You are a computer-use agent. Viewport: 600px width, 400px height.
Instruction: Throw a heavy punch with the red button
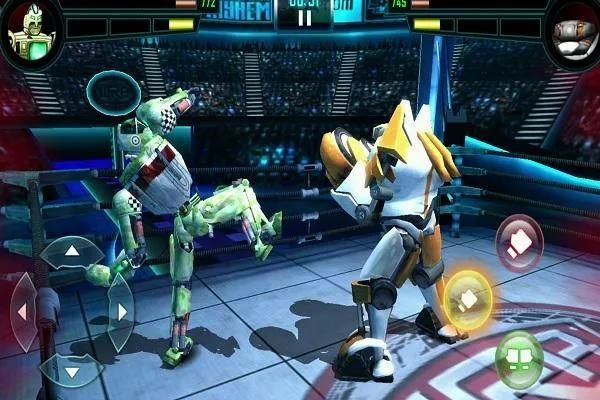tap(519, 242)
